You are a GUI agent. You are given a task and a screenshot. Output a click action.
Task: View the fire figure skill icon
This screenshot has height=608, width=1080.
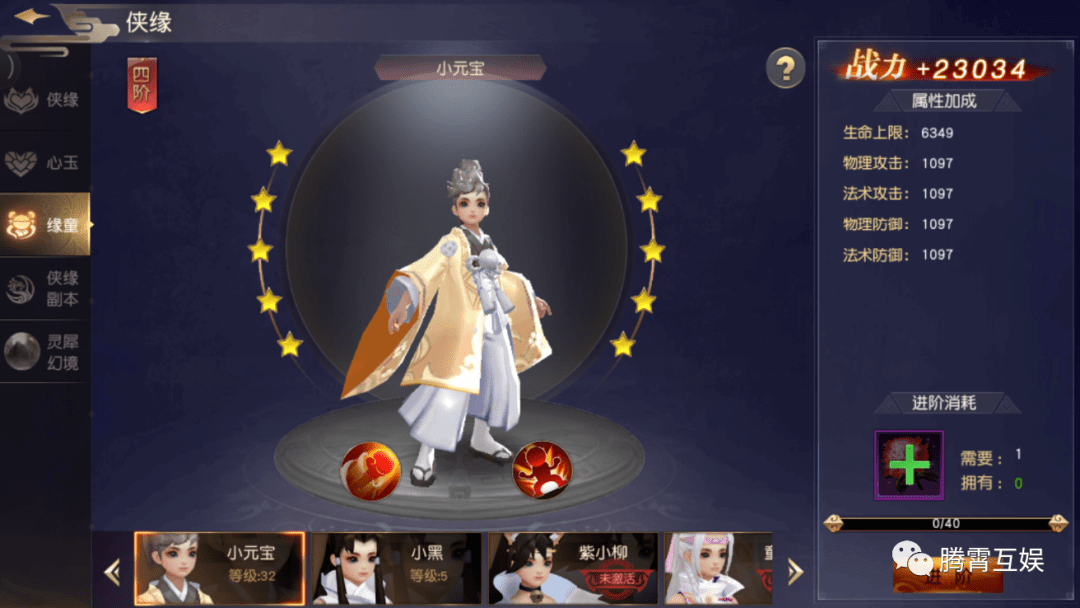[542, 469]
